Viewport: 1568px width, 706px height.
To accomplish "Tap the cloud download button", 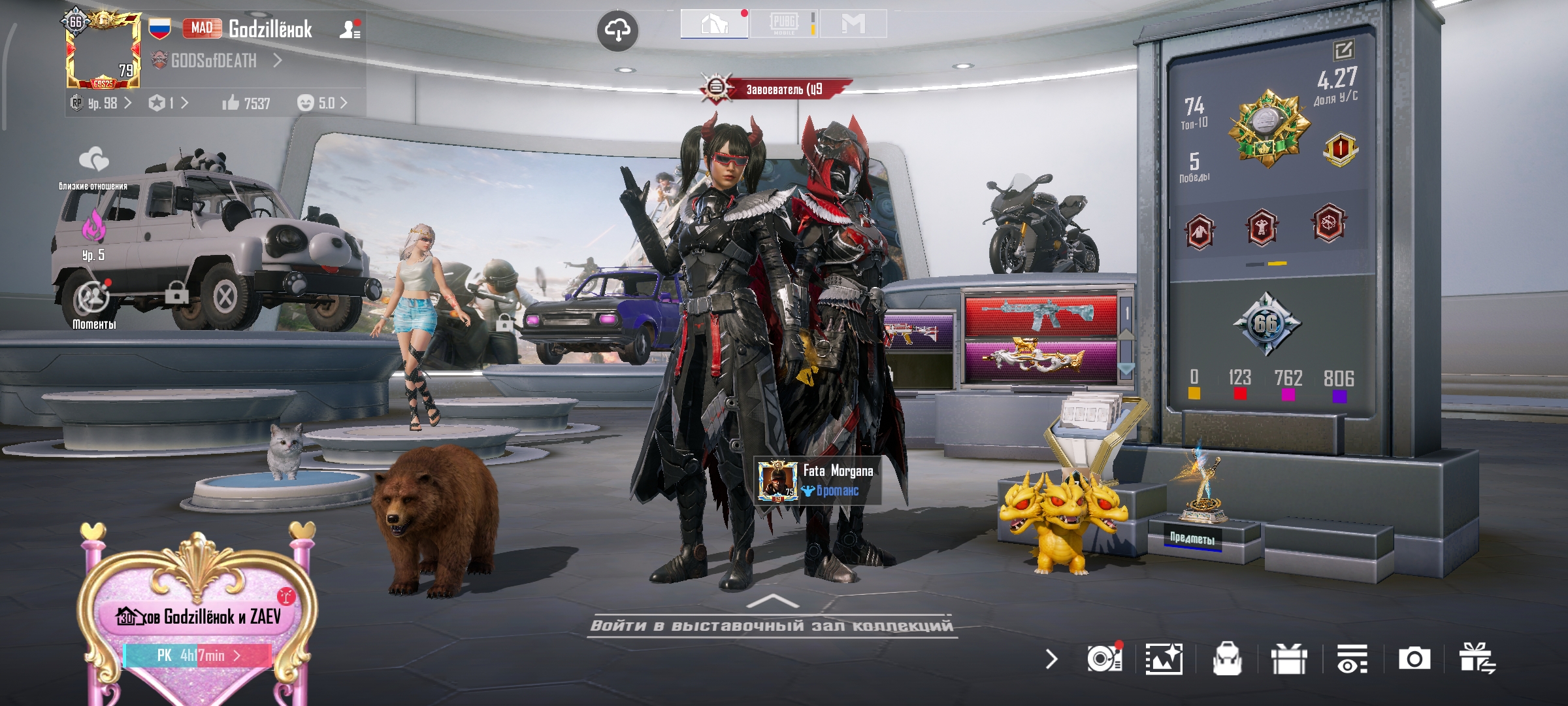I will 617,30.
